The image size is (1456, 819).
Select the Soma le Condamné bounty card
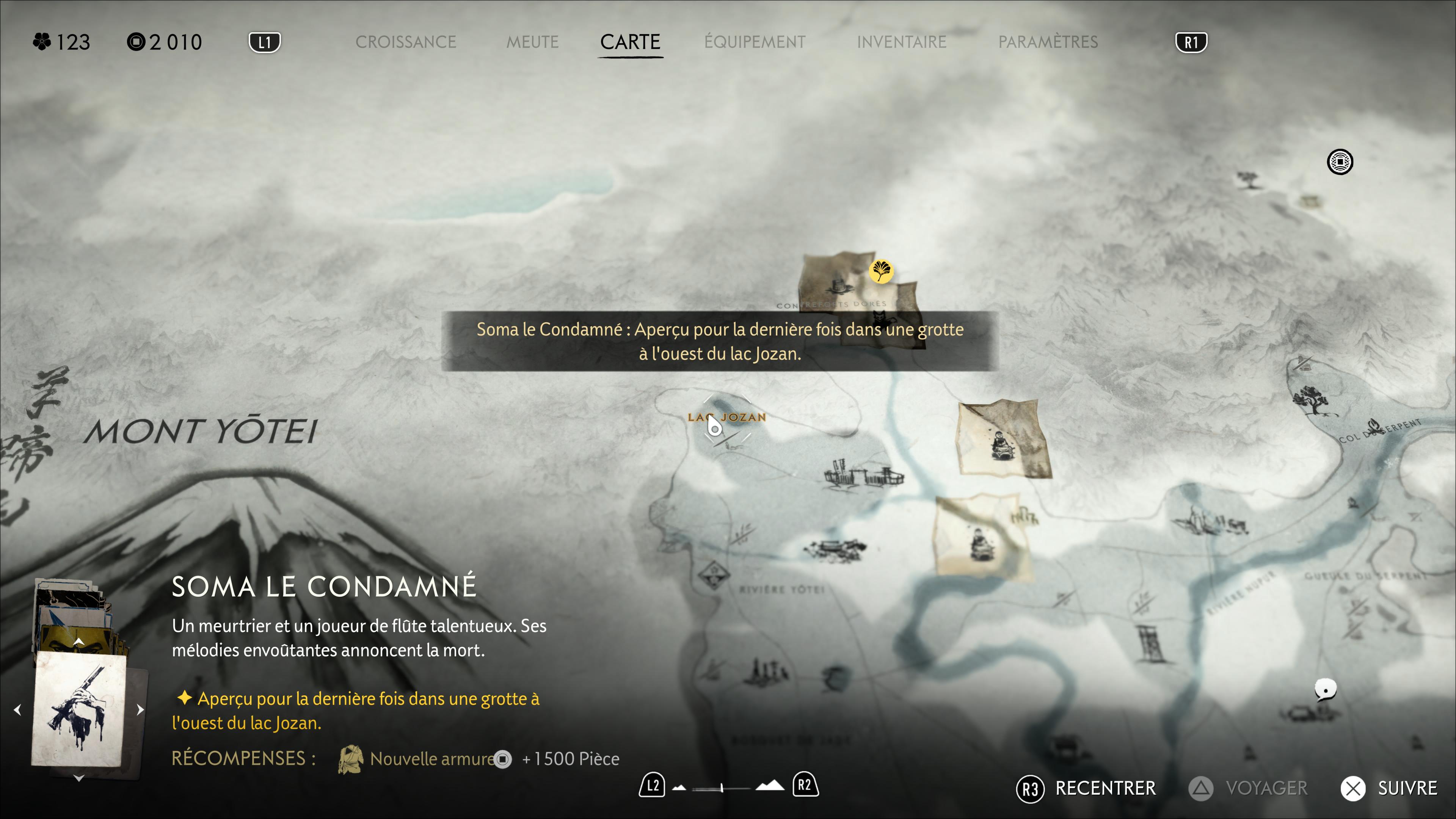78,709
